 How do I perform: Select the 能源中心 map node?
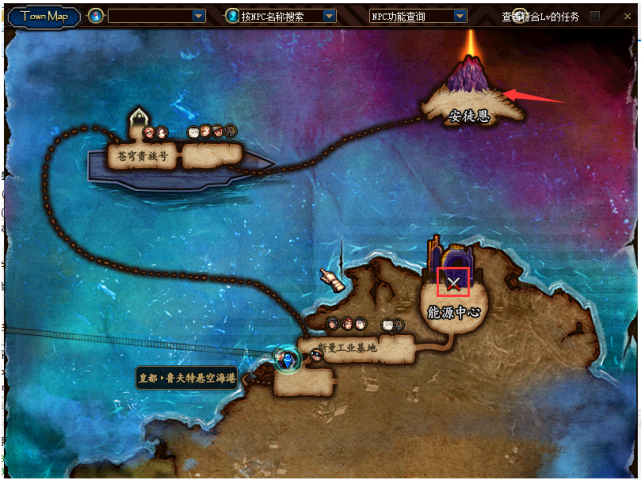coord(455,310)
